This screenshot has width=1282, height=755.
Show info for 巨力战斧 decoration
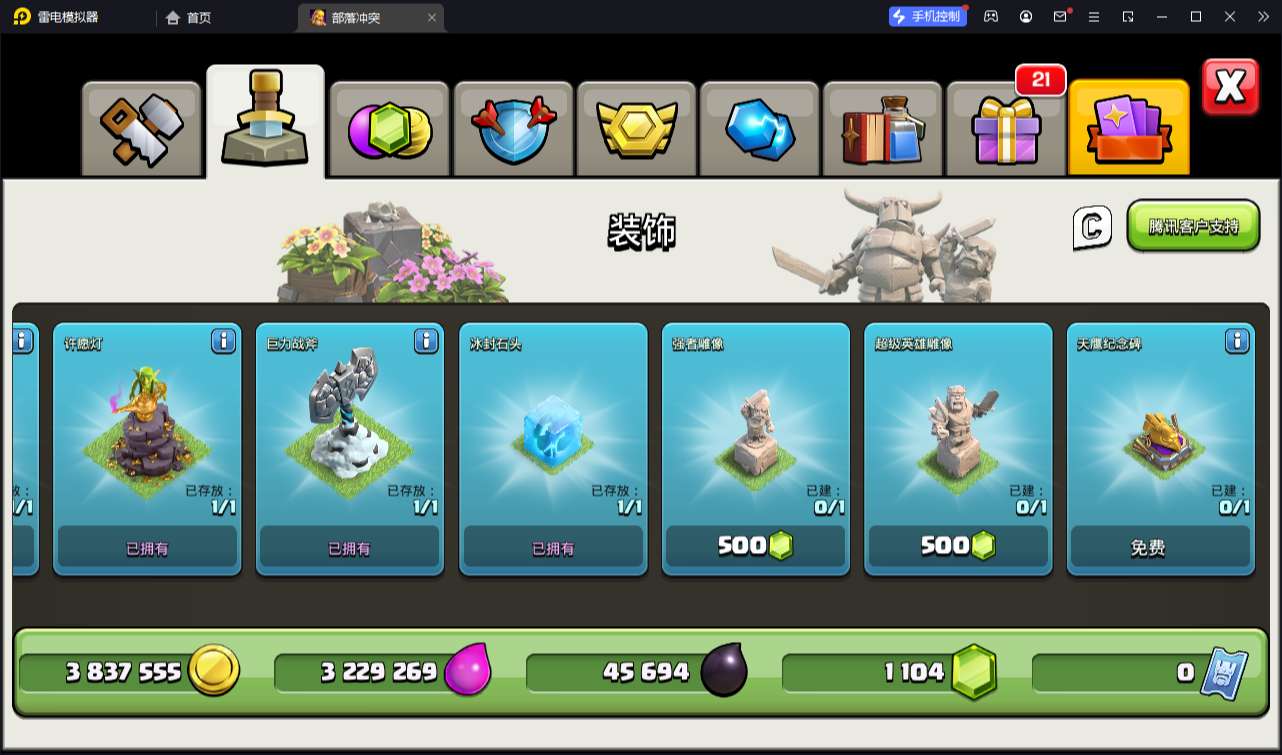(426, 342)
